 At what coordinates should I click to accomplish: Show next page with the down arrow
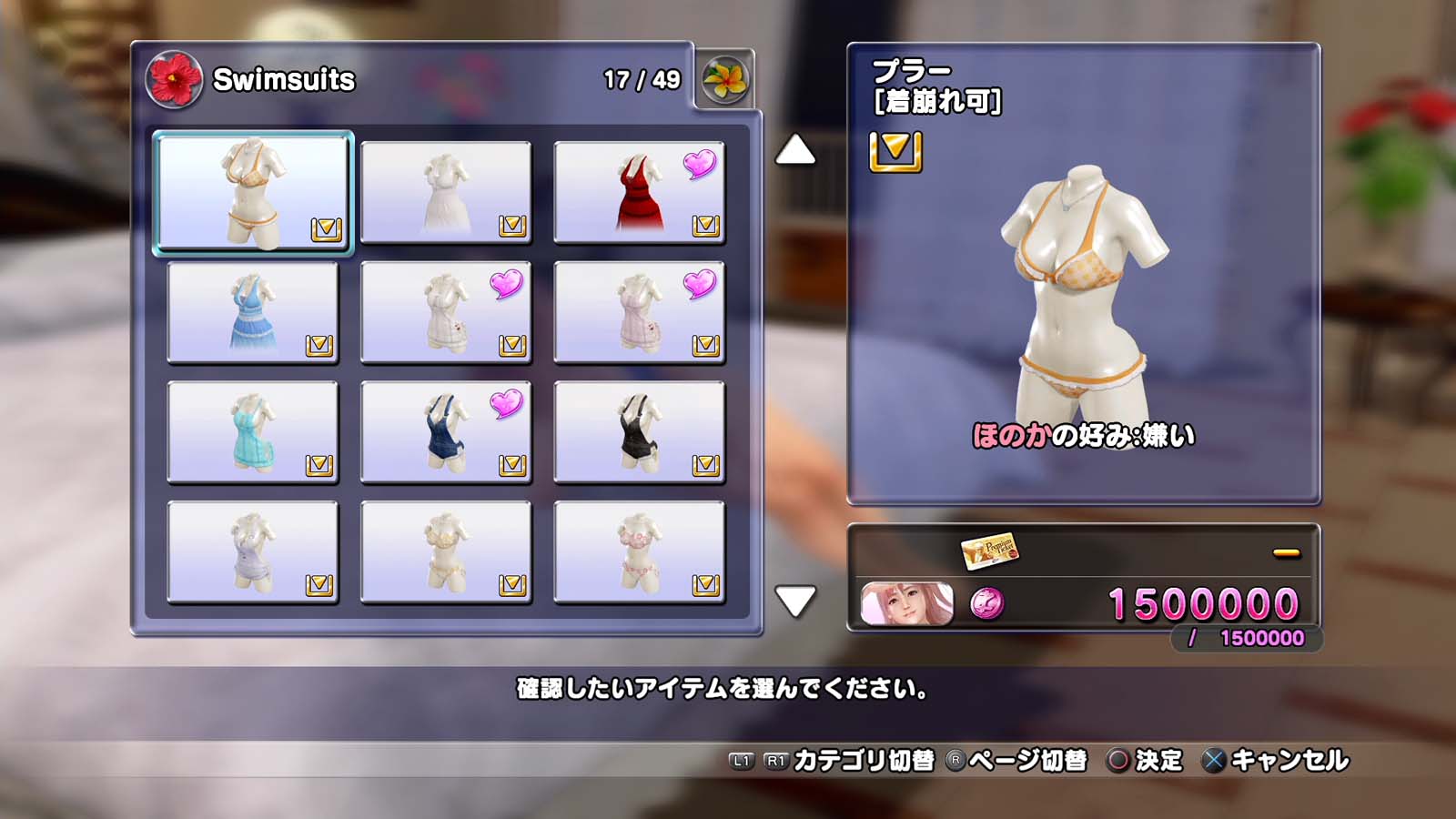(795, 601)
